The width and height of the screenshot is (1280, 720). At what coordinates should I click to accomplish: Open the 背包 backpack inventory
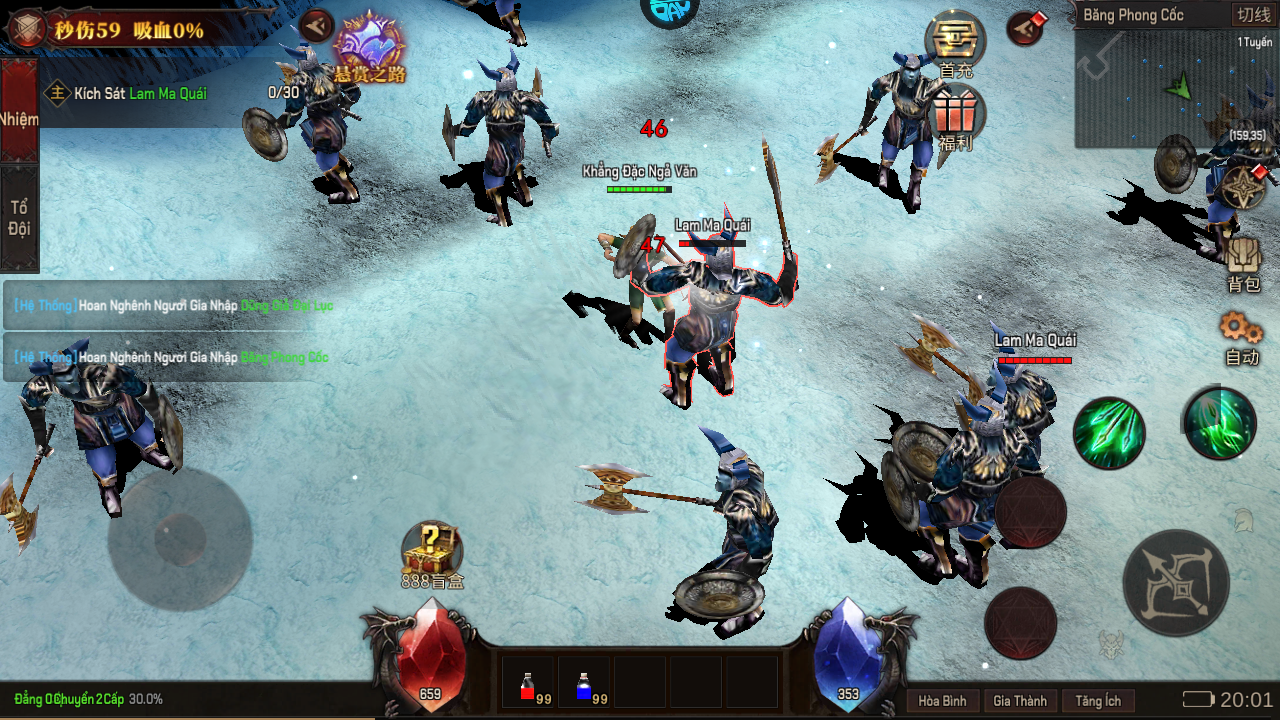coord(1243,264)
